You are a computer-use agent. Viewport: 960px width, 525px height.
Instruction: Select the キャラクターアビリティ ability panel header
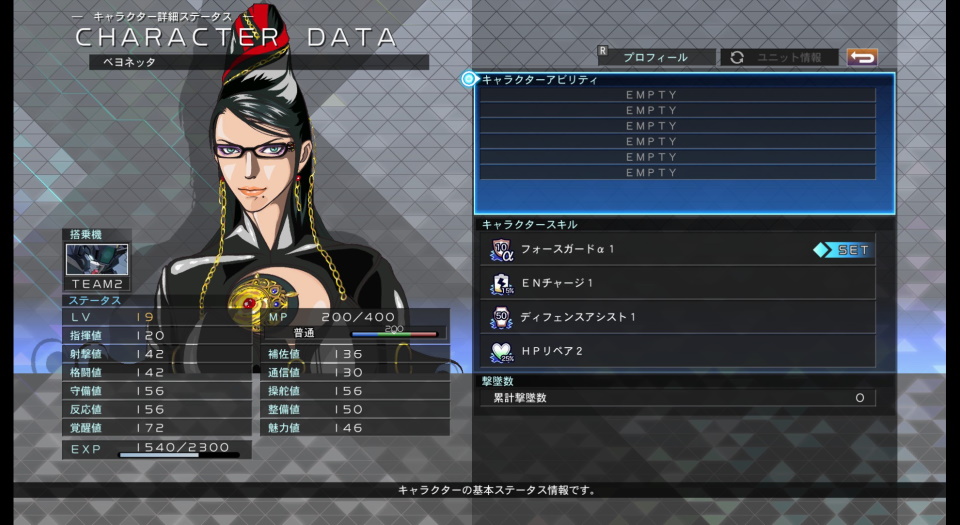coord(540,79)
